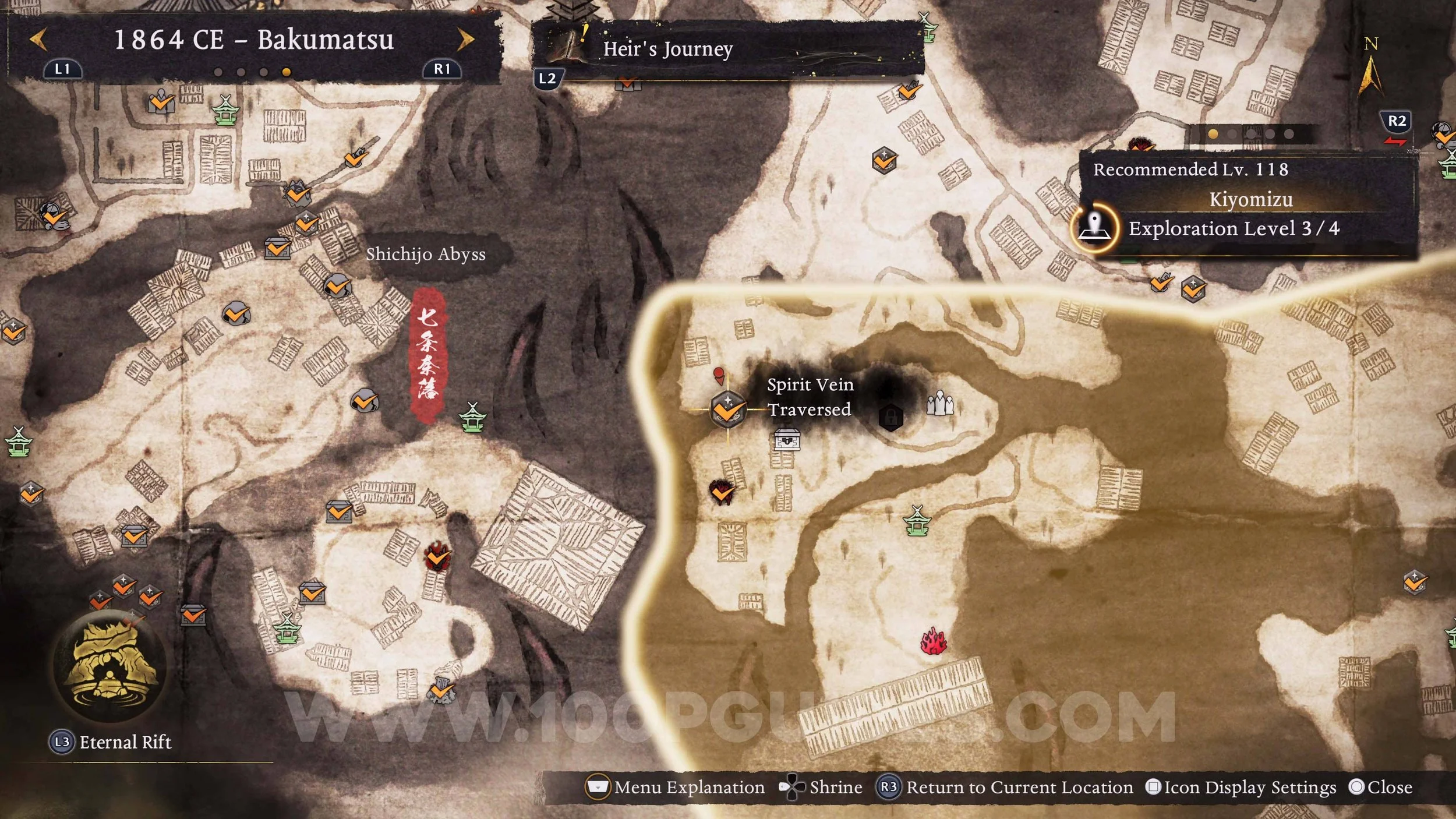Select the three-figures group map marker

click(939, 403)
